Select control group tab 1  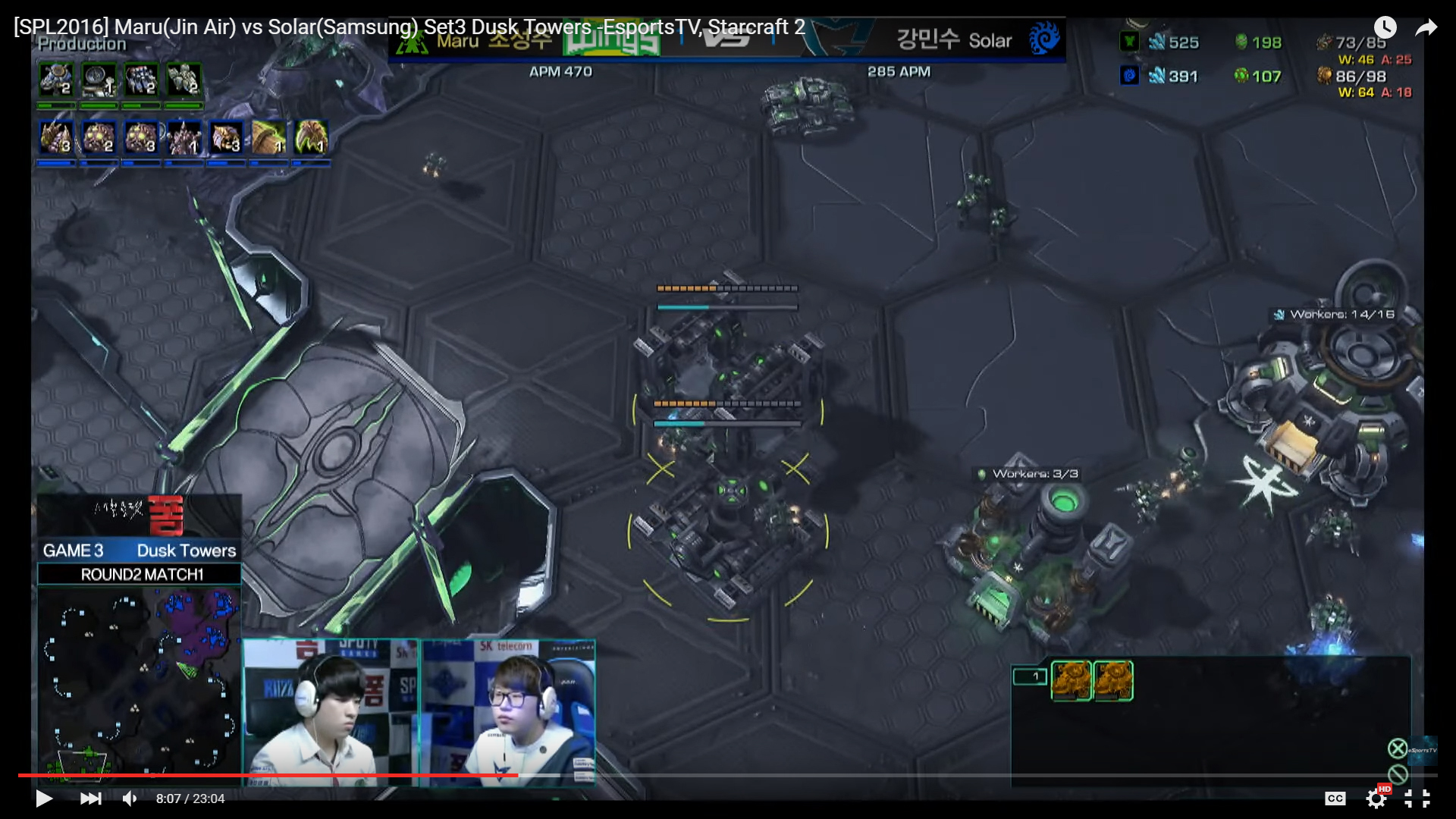(1029, 676)
